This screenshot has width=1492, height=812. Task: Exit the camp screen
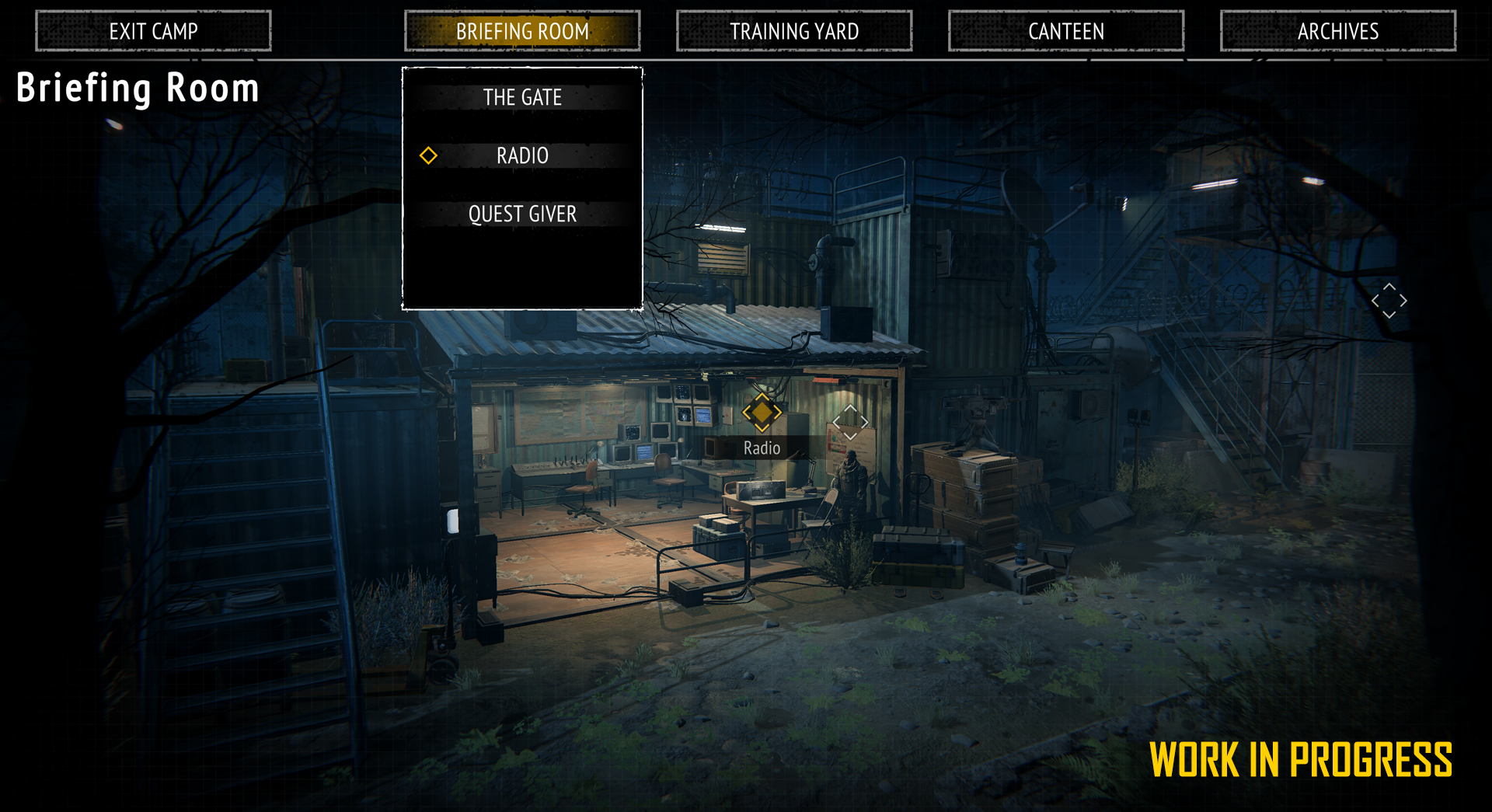[x=153, y=31]
